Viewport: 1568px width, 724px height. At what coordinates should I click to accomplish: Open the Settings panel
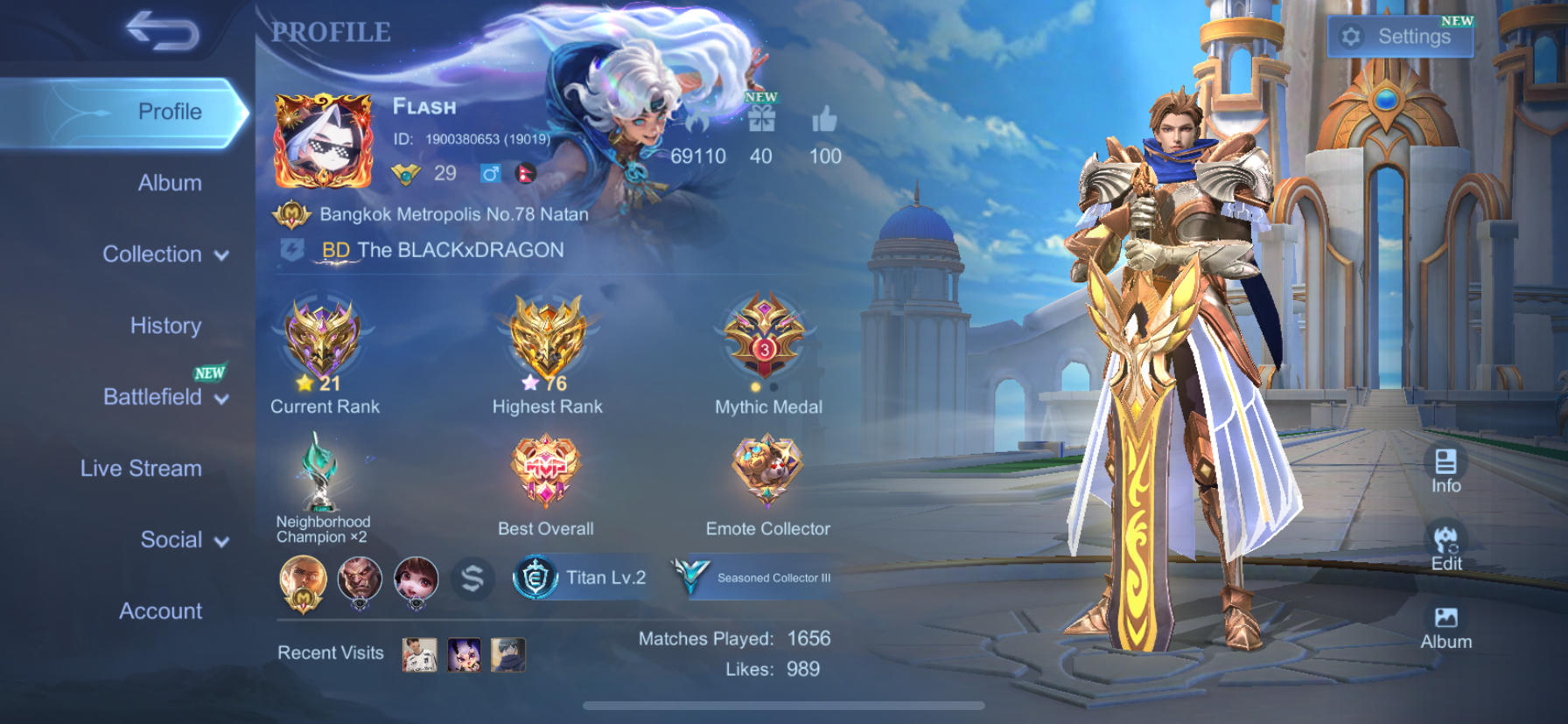(x=1401, y=37)
